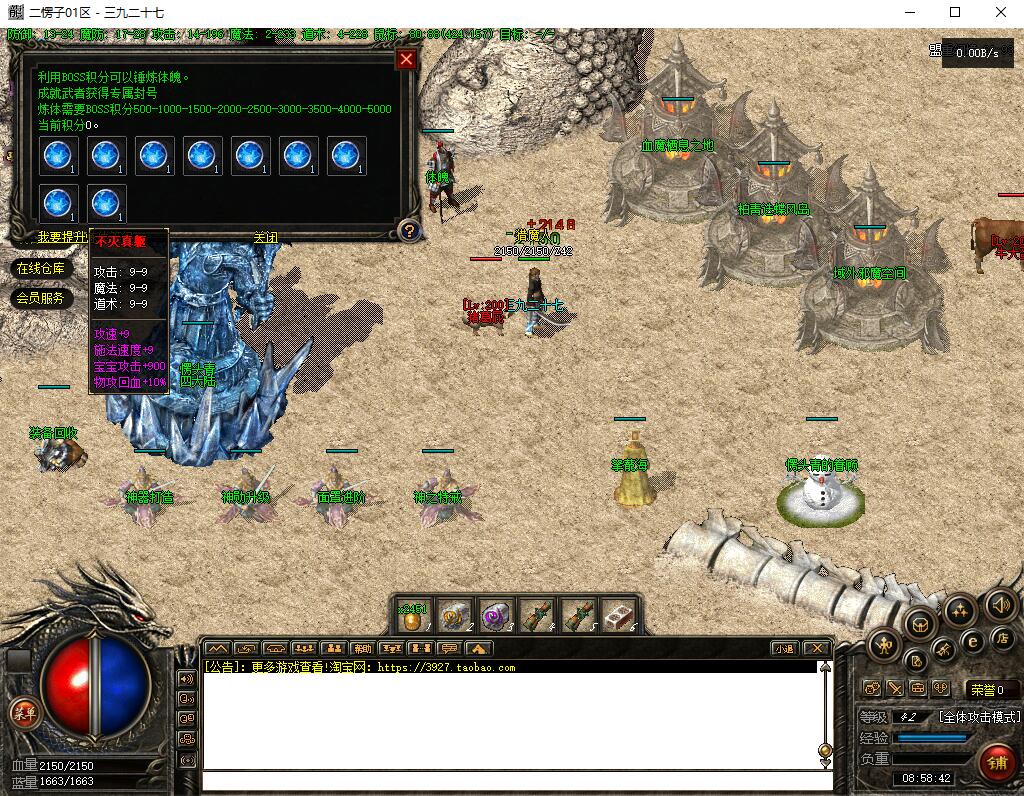1024x796 pixels.
Task: Open the 会员服务 member services button
Action: 40,298
